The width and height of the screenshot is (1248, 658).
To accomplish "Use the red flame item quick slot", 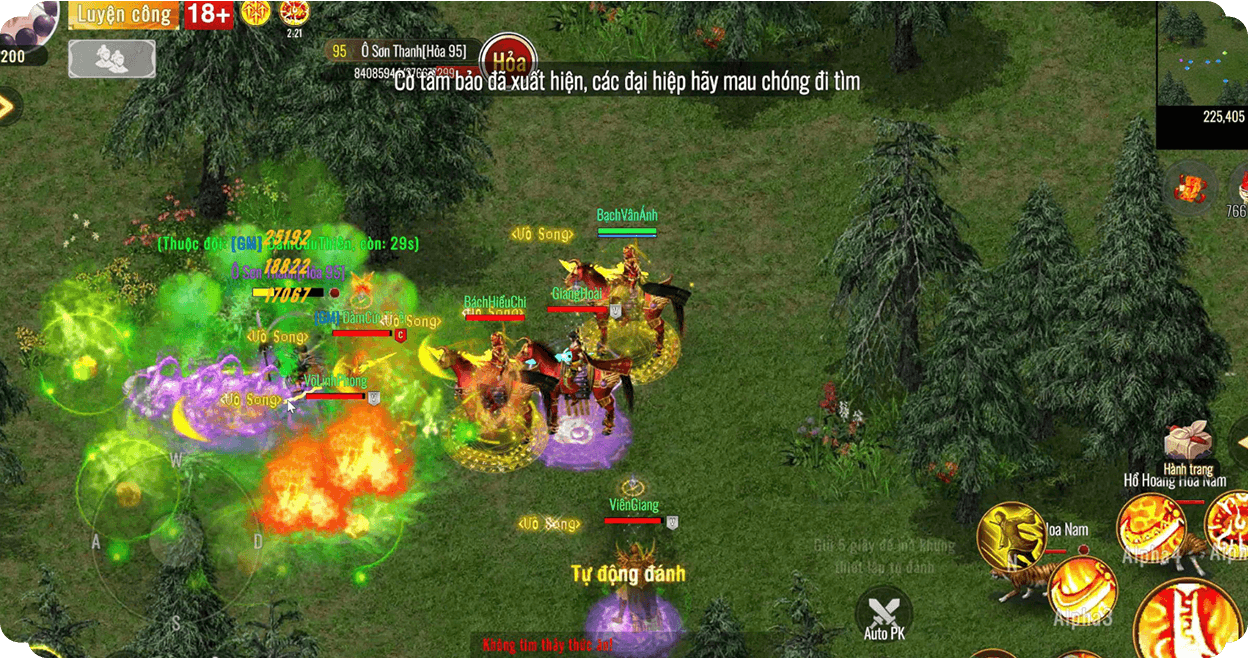I will pyautogui.click(x=1190, y=187).
